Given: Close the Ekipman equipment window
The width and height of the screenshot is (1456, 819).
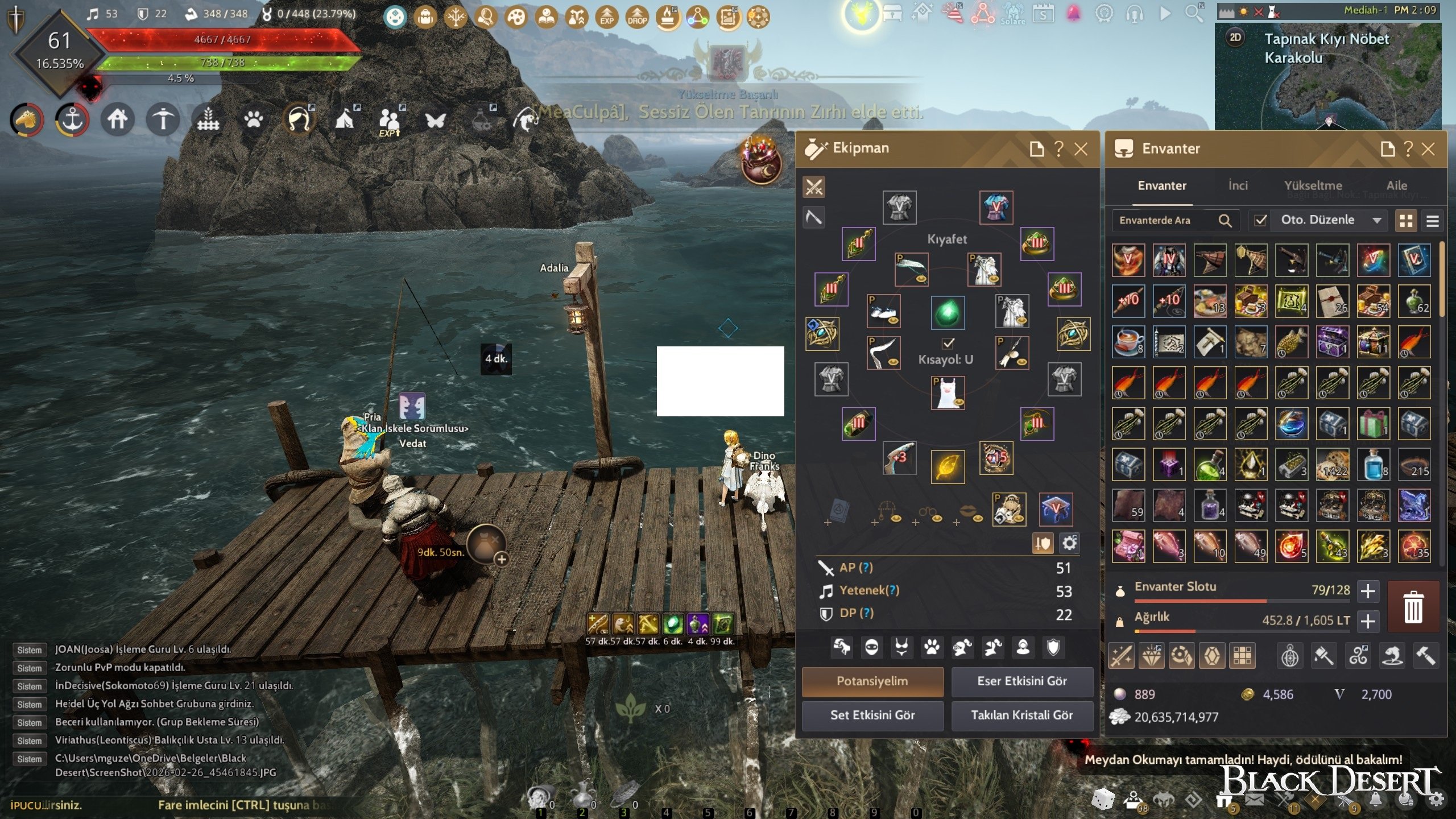Looking at the screenshot, I should 1081,149.
